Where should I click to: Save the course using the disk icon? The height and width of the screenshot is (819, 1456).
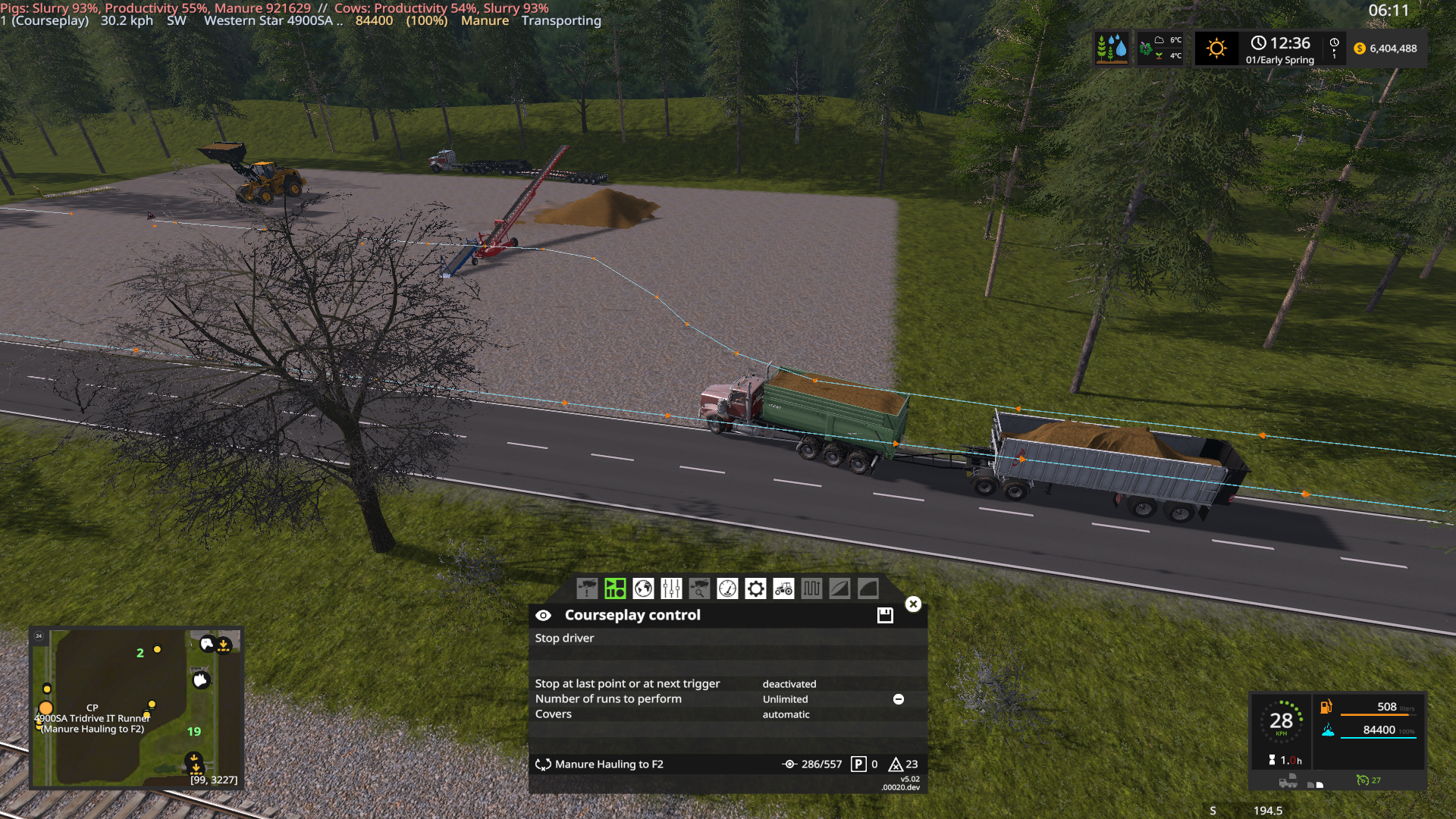coord(884,615)
